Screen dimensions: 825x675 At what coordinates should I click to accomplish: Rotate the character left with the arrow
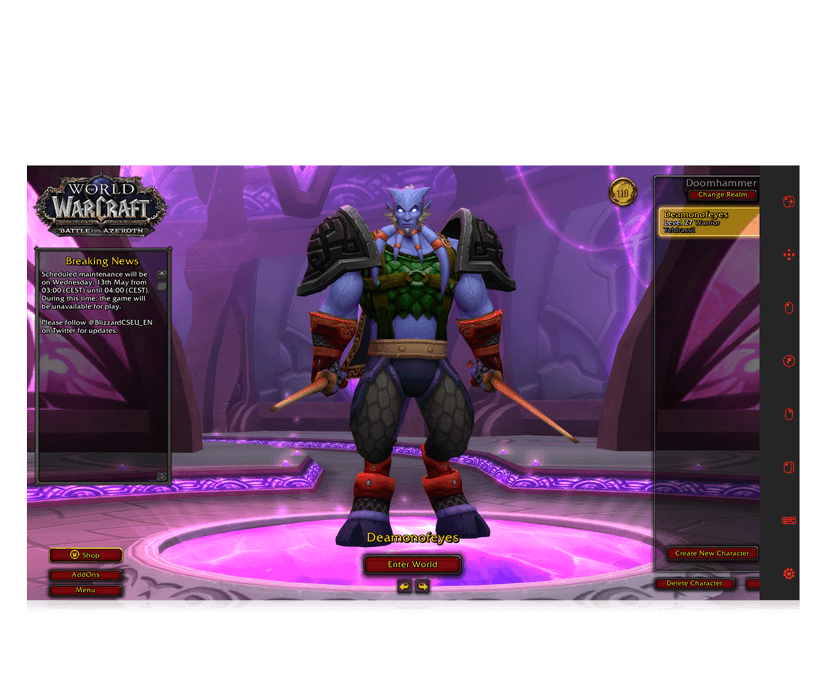tap(404, 586)
